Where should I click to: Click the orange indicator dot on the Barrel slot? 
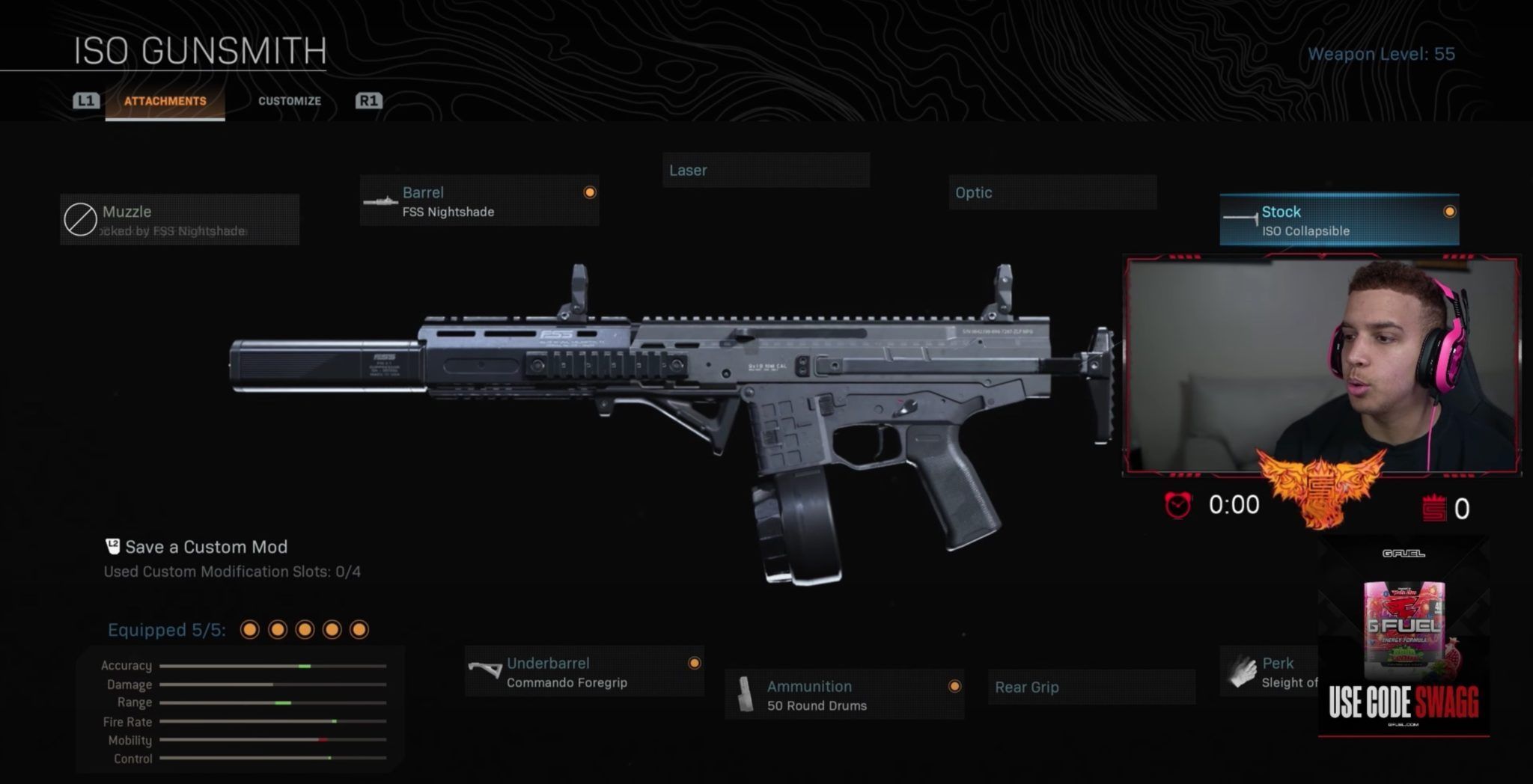[591, 192]
